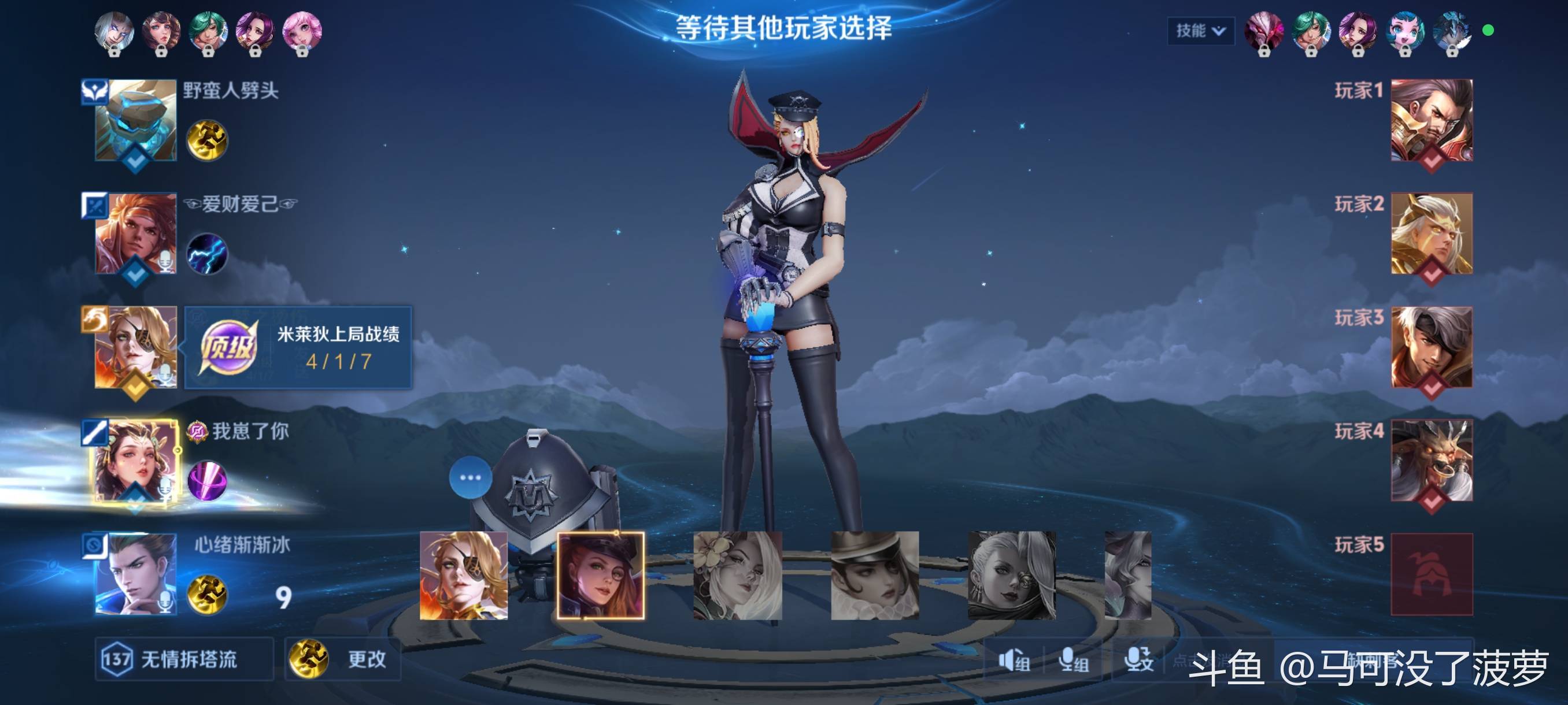
Task: Choose the police cap skin thumbnail
Action: click(601, 576)
